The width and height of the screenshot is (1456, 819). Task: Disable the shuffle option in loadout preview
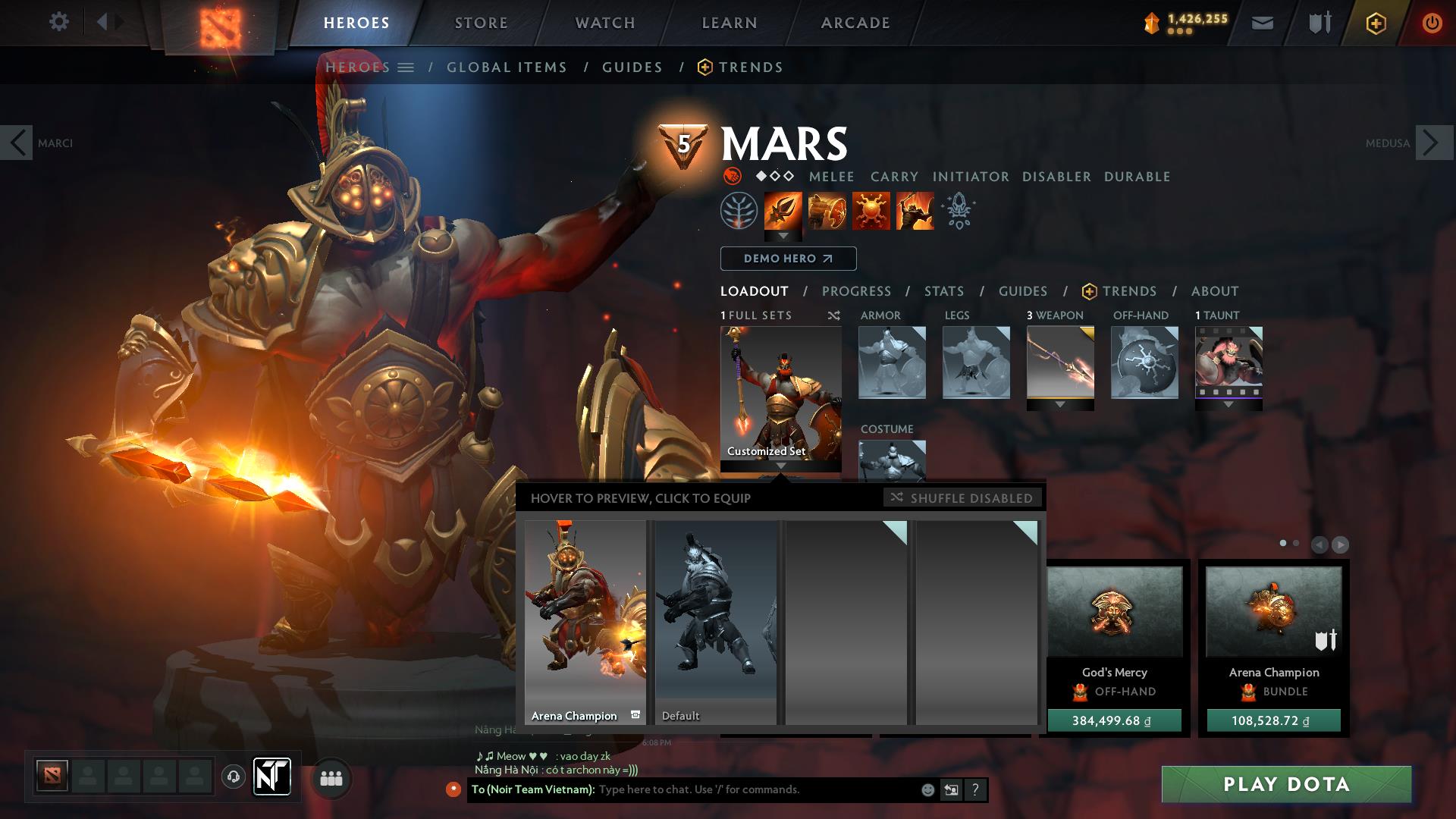coord(962,498)
